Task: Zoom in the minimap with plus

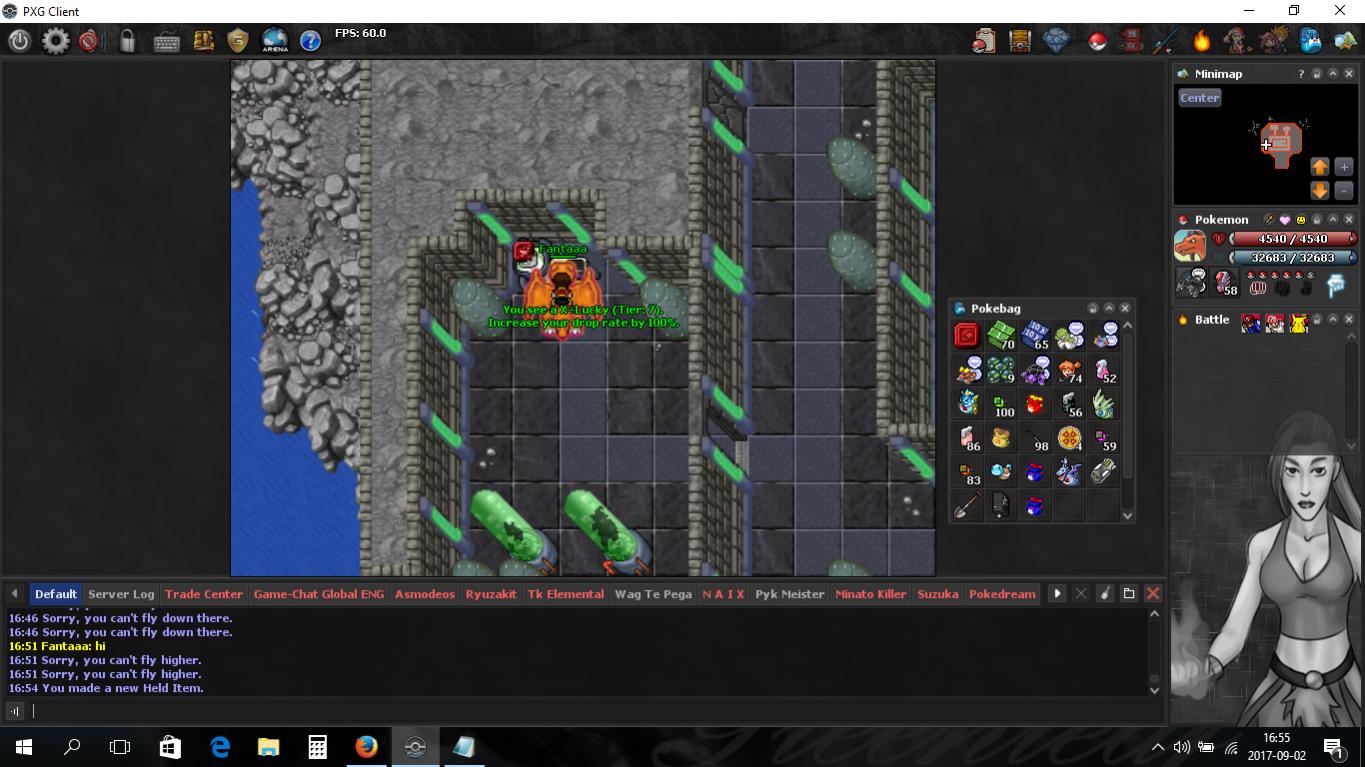Action: (1343, 167)
